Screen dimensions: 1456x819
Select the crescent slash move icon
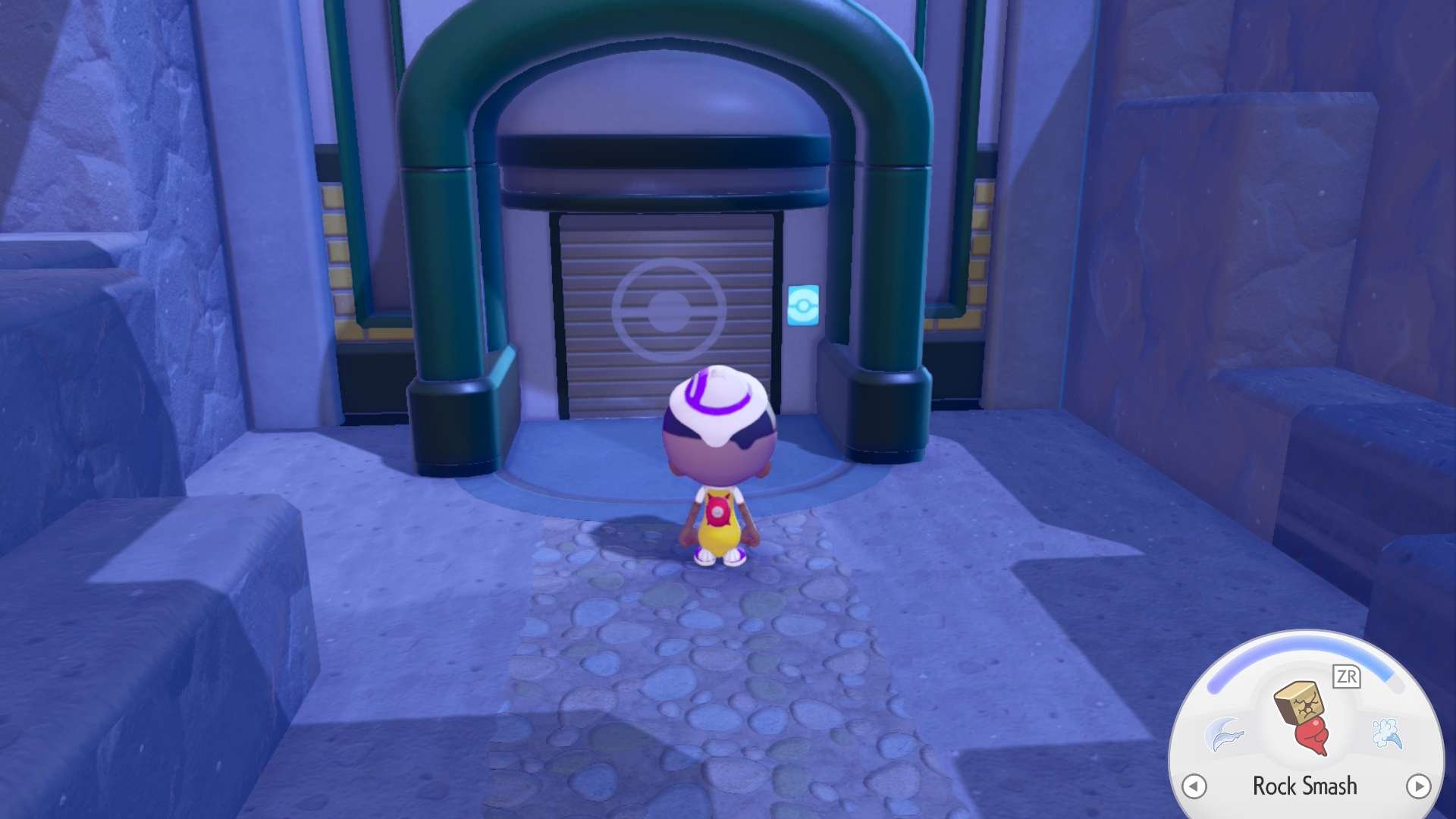[x=1223, y=734]
